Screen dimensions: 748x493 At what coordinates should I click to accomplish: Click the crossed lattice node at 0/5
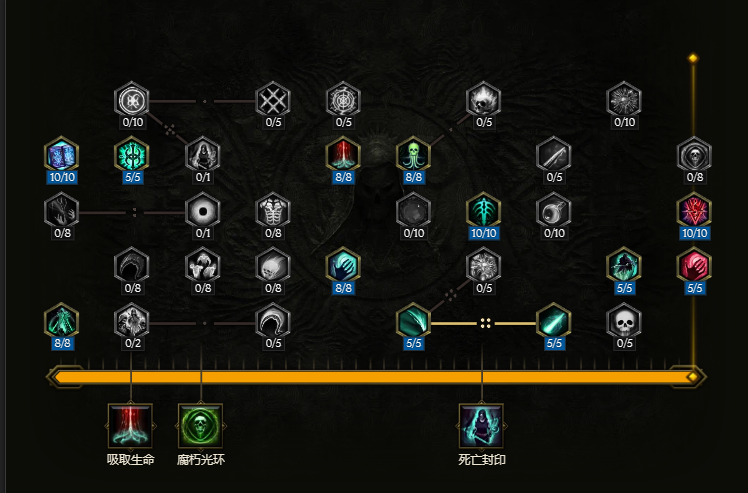[x=272, y=100]
